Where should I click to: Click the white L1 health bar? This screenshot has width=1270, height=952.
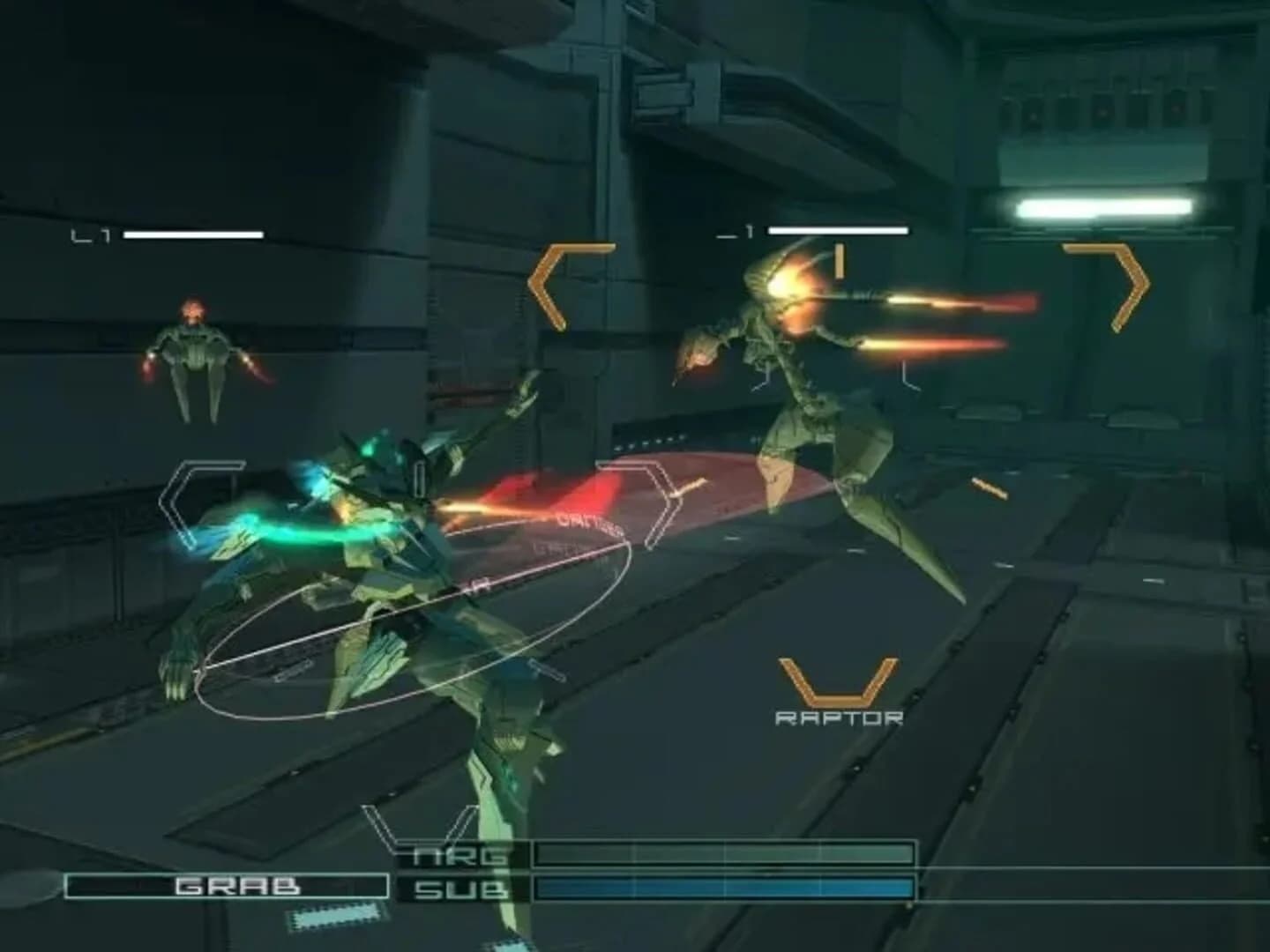tap(192, 235)
